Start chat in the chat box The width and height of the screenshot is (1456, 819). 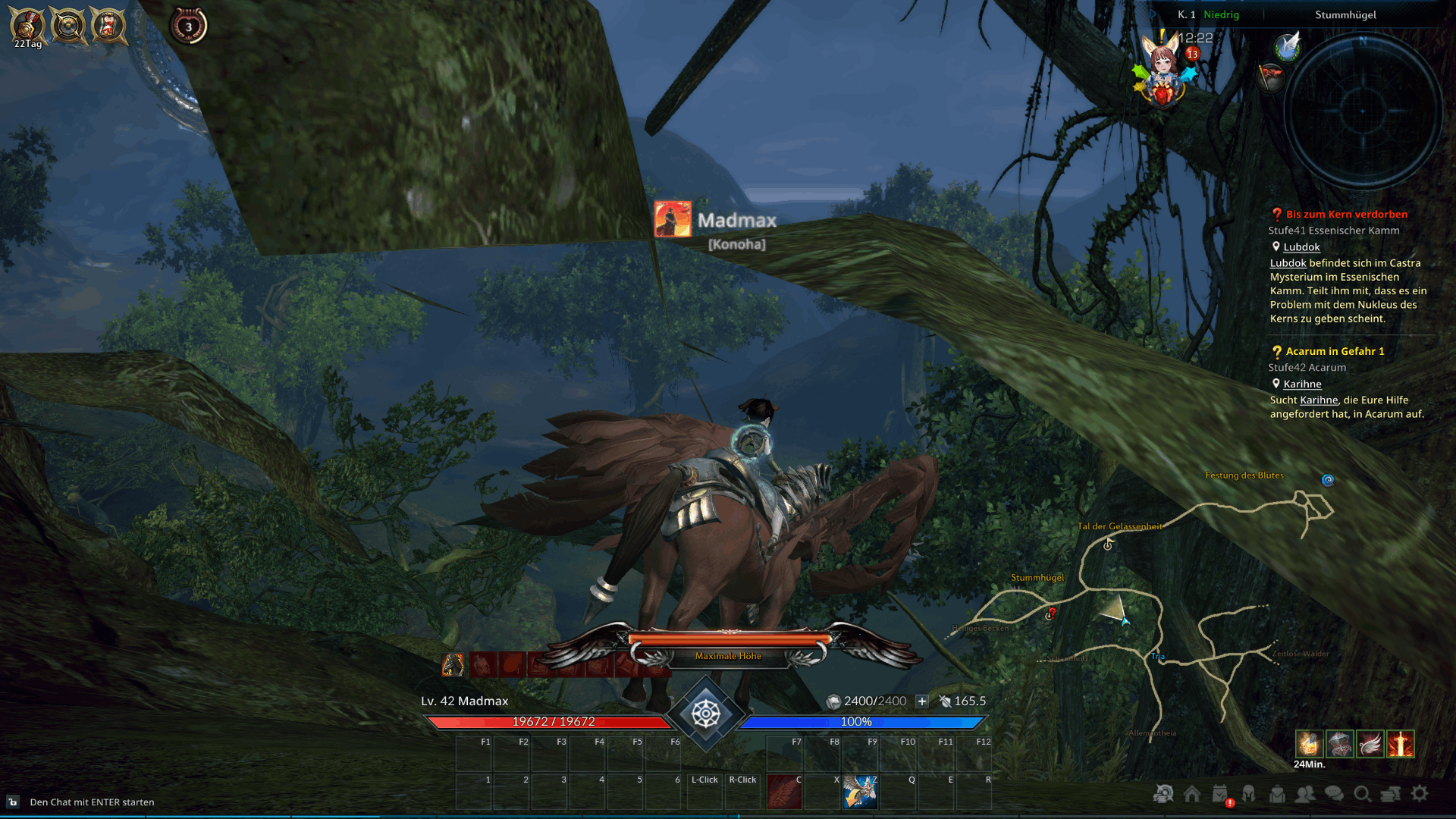click(x=92, y=802)
